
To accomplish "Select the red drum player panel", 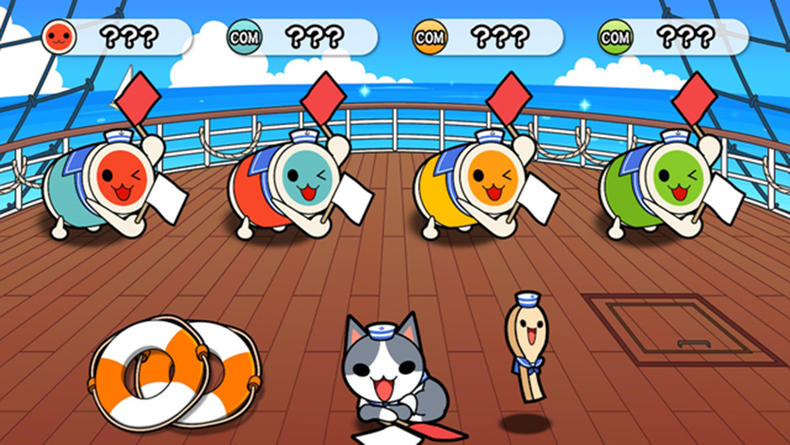I will [115, 38].
